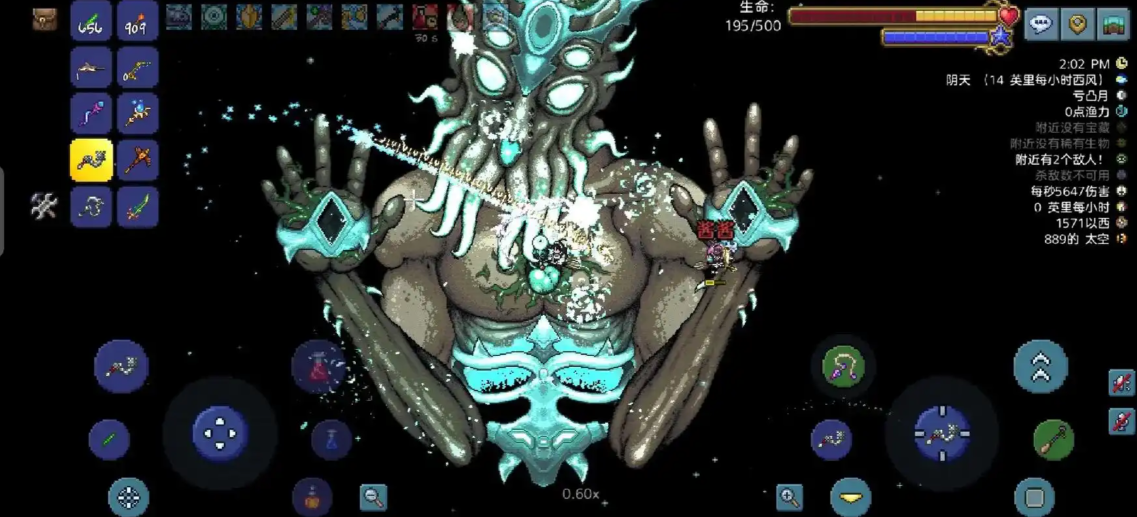Tap the jump double-arrow button
Viewport: 1137px width, 517px height.
pyautogui.click(x=1040, y=367)
